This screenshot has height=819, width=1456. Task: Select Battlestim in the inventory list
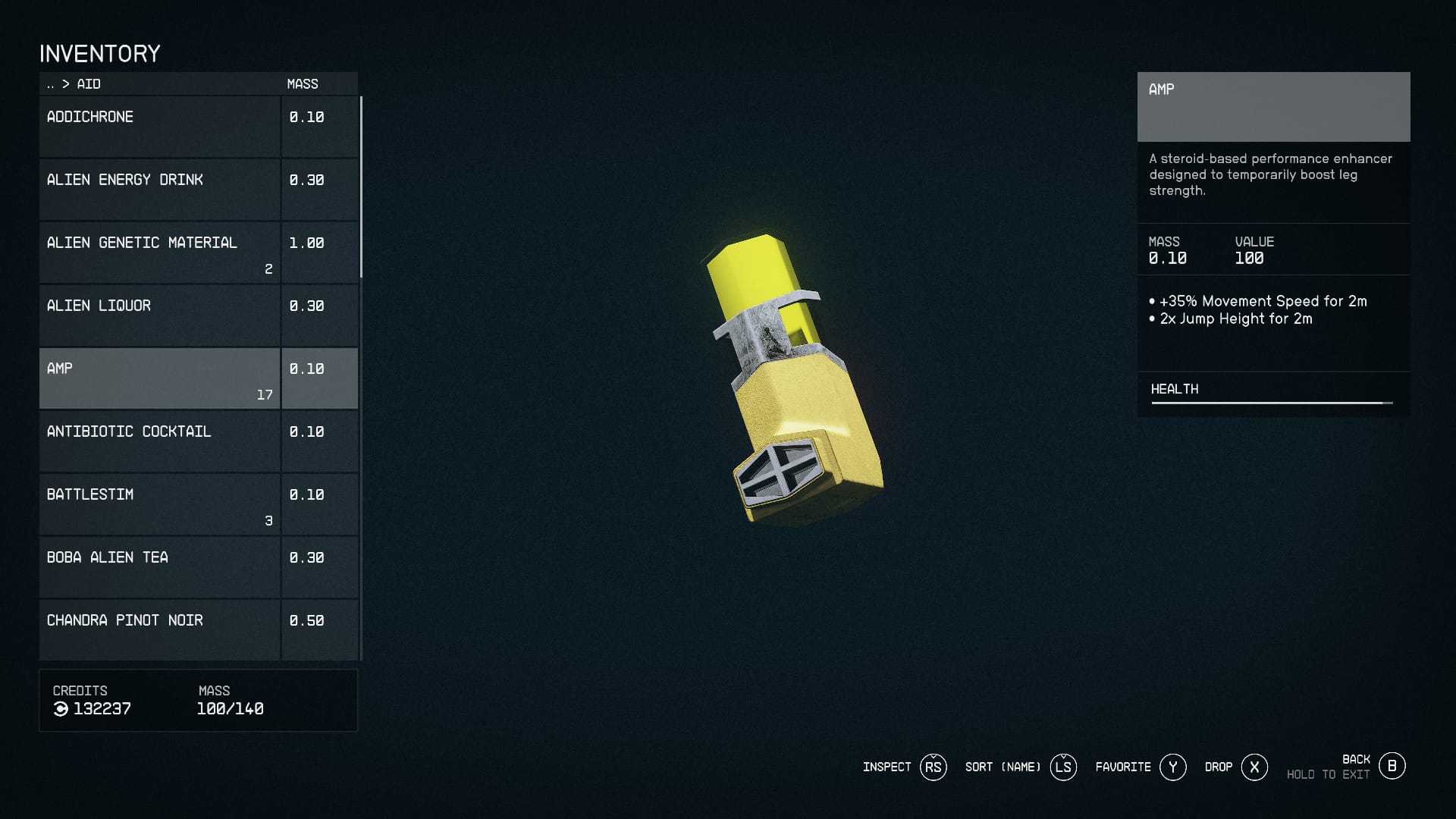(x=159, y=504)
